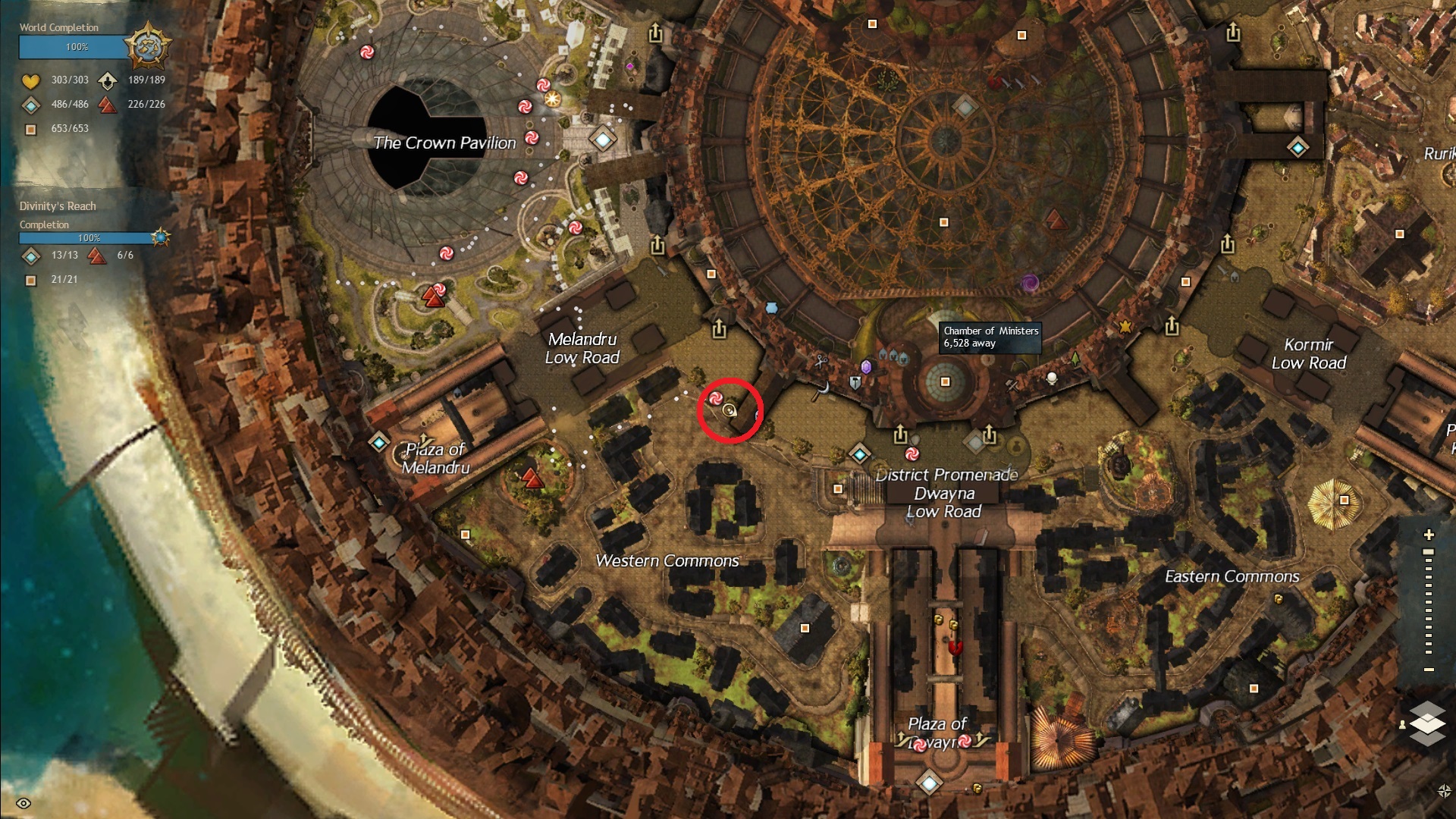
Task: Open the map floor layers selector
Action: (x=1427, y=723)
